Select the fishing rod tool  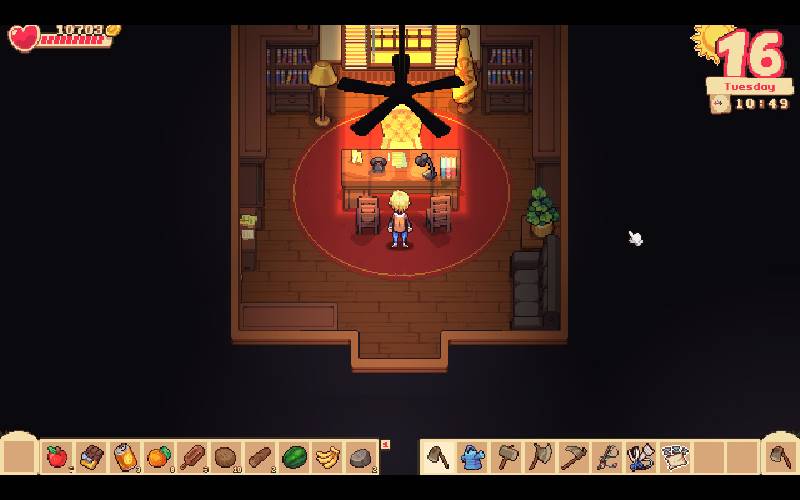point(607,457)
